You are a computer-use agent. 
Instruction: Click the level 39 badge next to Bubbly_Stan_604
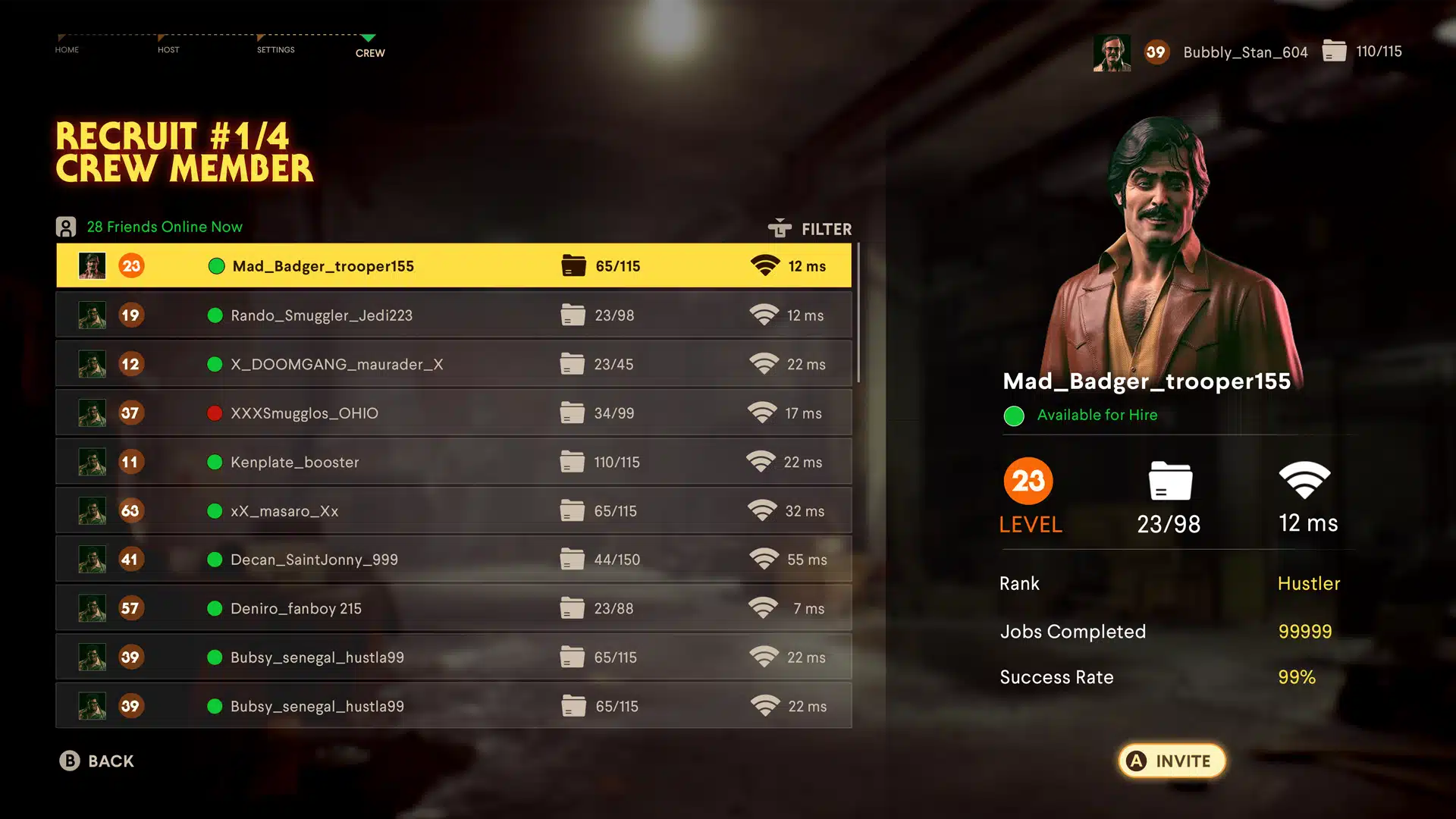point(1157,52)
